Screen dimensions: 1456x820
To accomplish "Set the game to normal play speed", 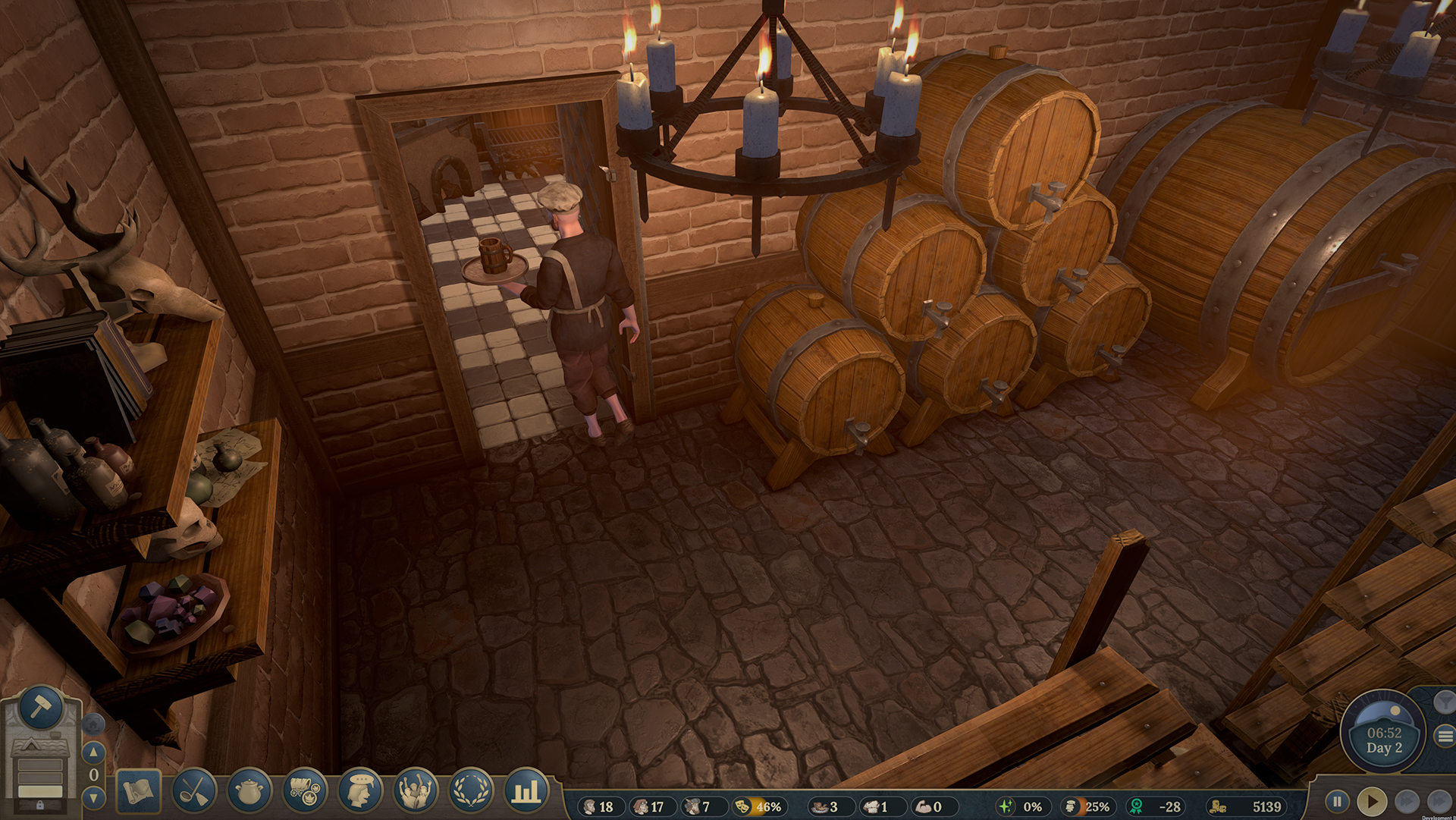I will 1373,801.
